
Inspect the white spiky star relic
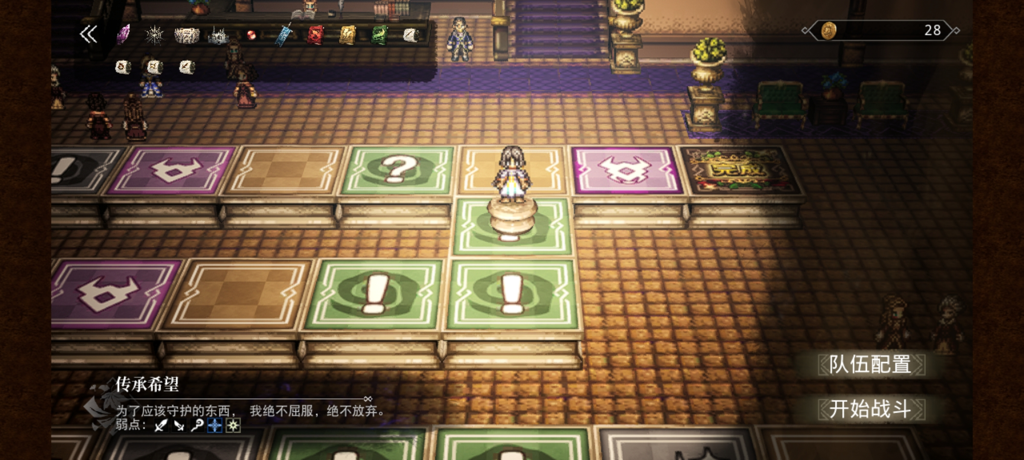point(155,35)
